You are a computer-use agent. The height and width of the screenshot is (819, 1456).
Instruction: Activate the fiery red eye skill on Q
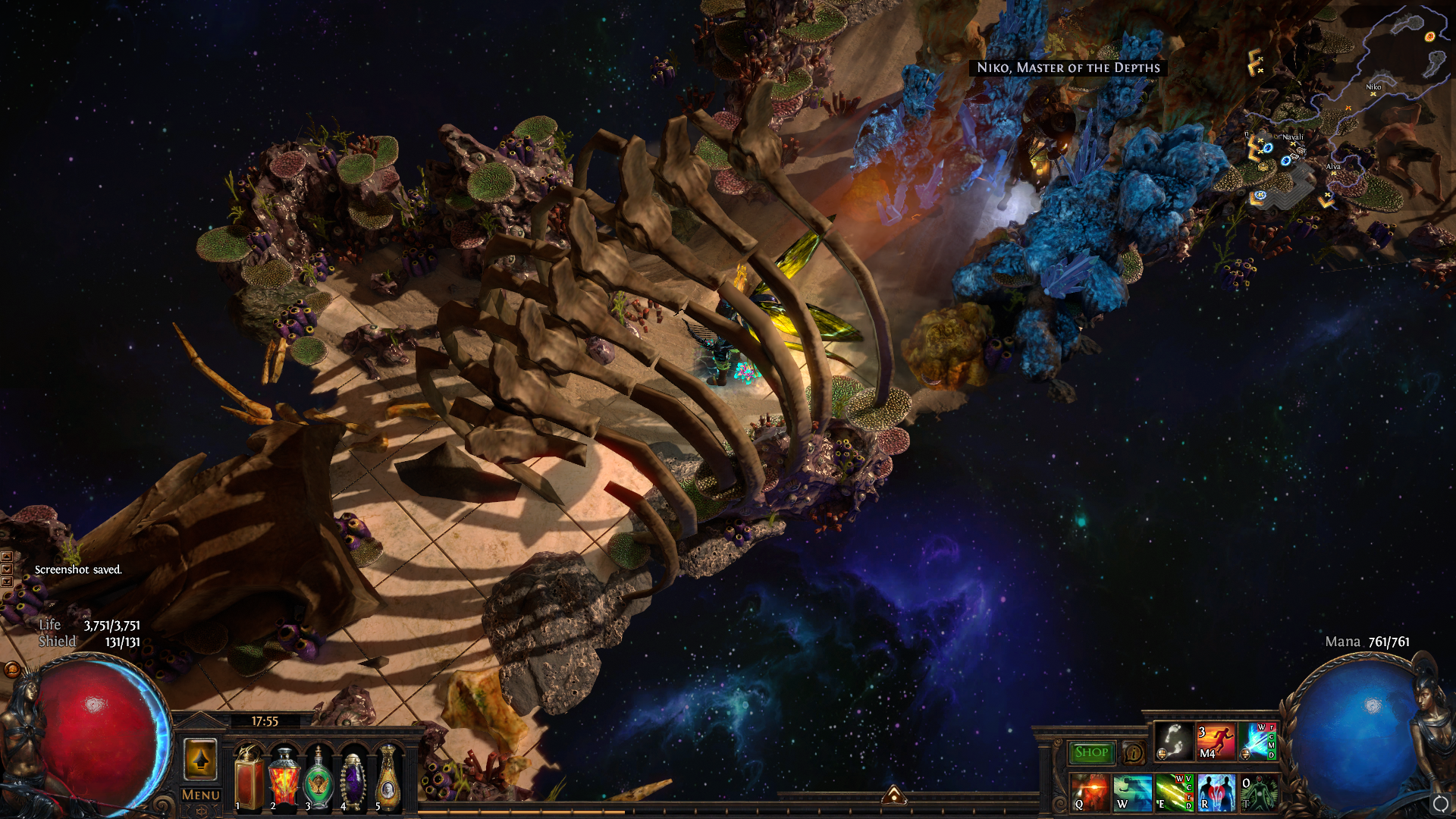[x=1090, y=792]
